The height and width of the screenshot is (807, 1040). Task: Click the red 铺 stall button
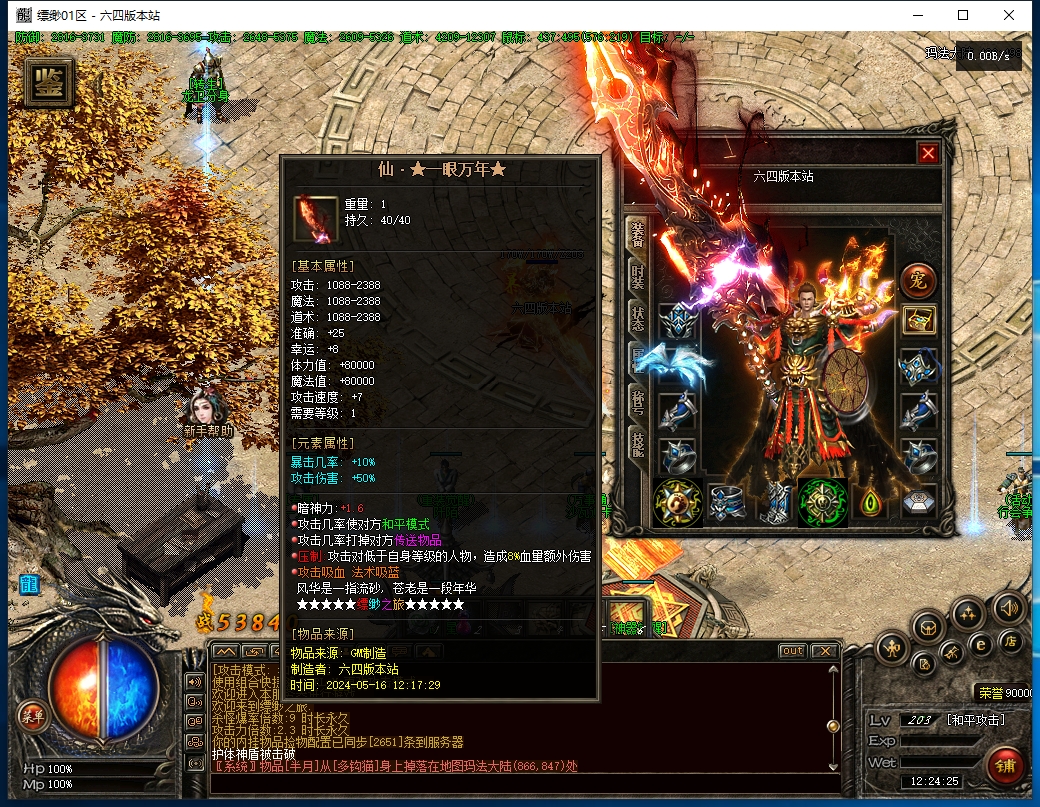[x=1007, y=765]
